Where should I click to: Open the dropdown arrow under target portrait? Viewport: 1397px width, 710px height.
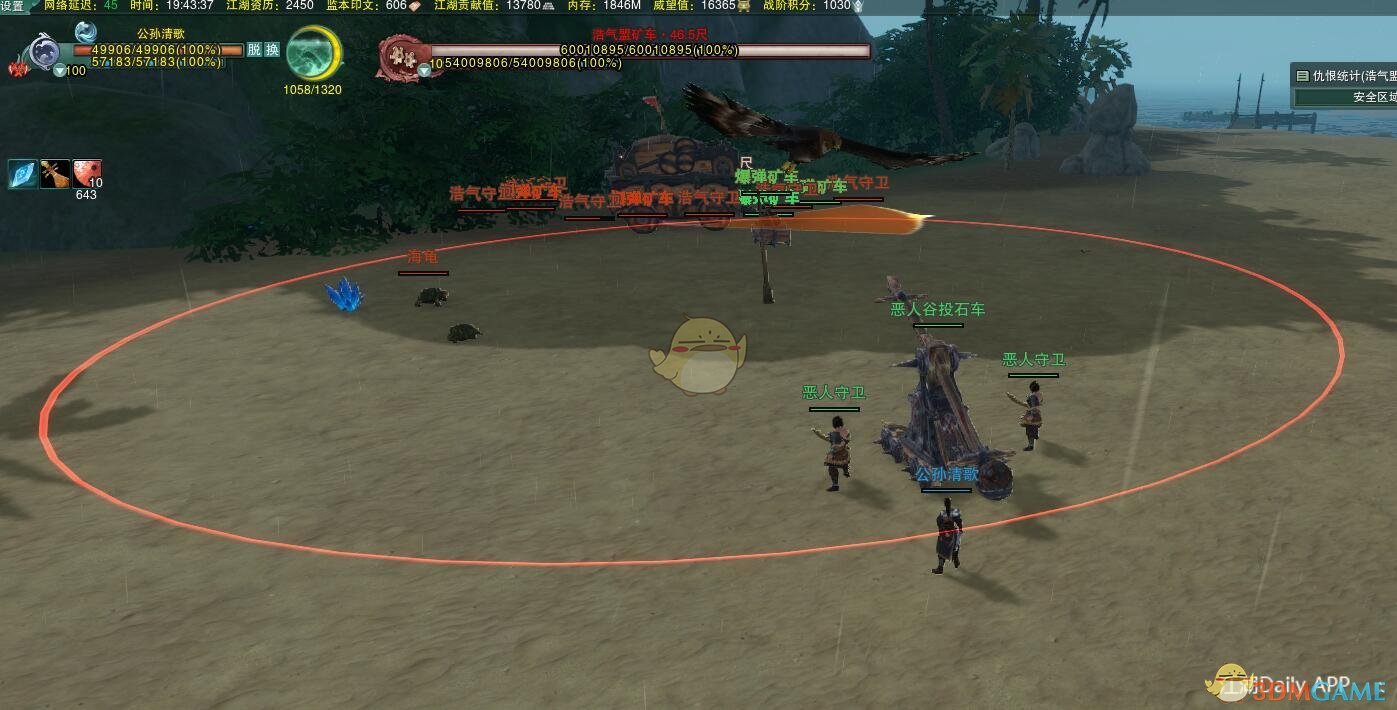[x=424, y=69]
